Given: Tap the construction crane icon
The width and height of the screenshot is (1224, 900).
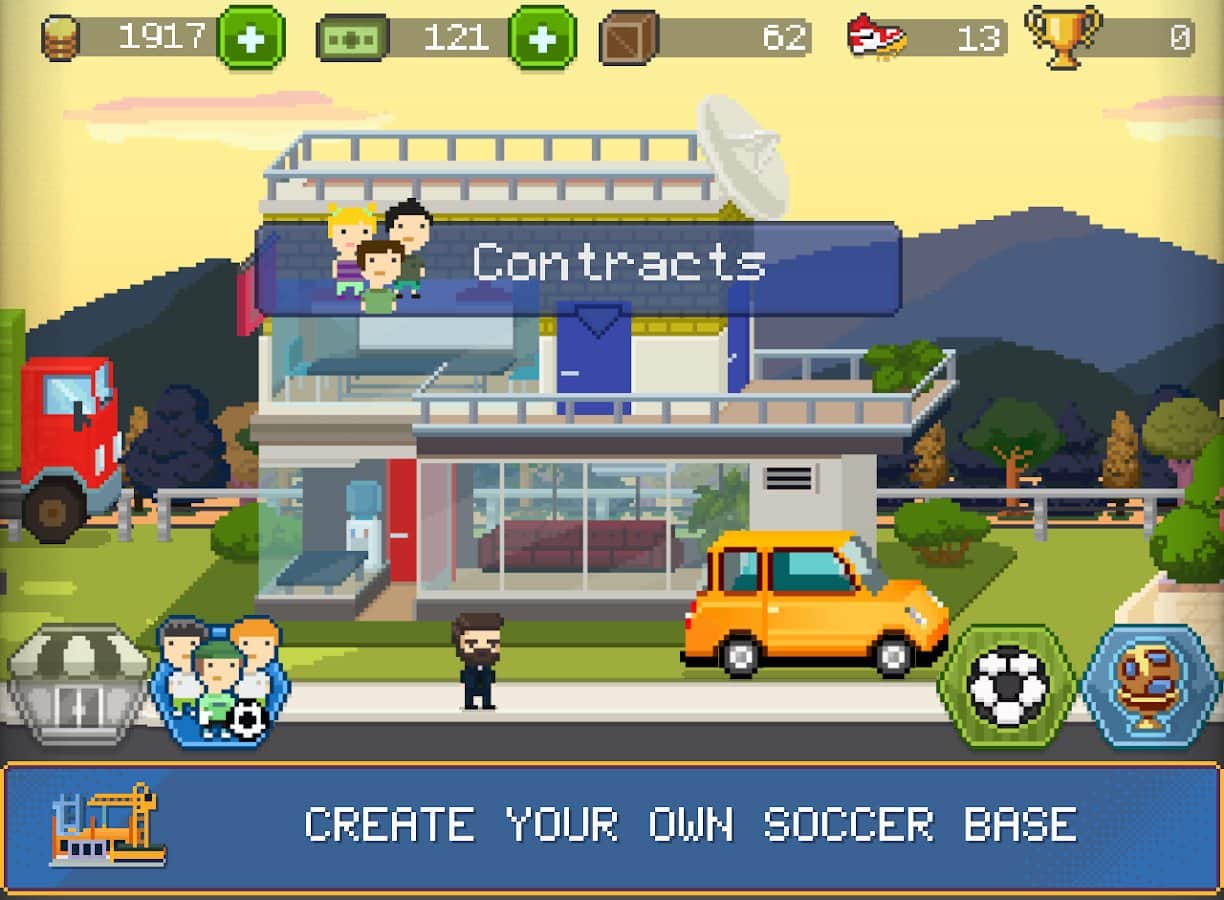Looking at the screenshot, I should (x=108, y=824).
